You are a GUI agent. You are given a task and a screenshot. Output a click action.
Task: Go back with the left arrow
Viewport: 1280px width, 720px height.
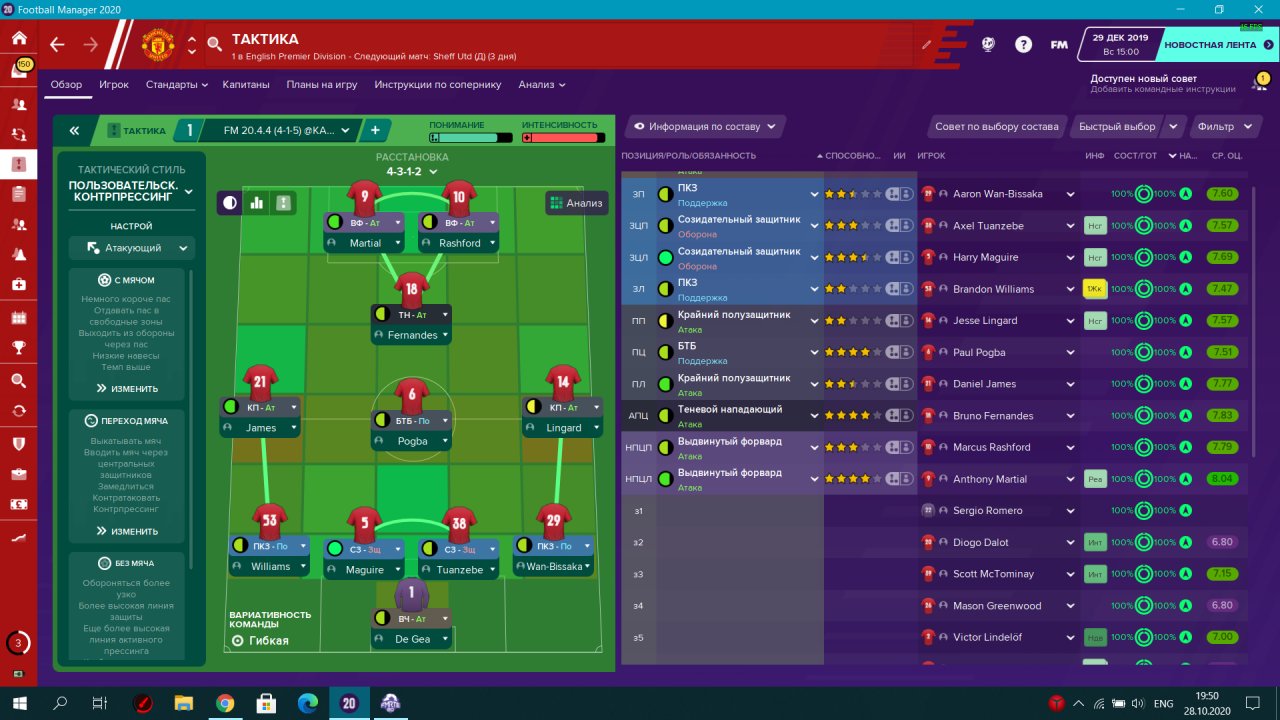tap(57, 45)
